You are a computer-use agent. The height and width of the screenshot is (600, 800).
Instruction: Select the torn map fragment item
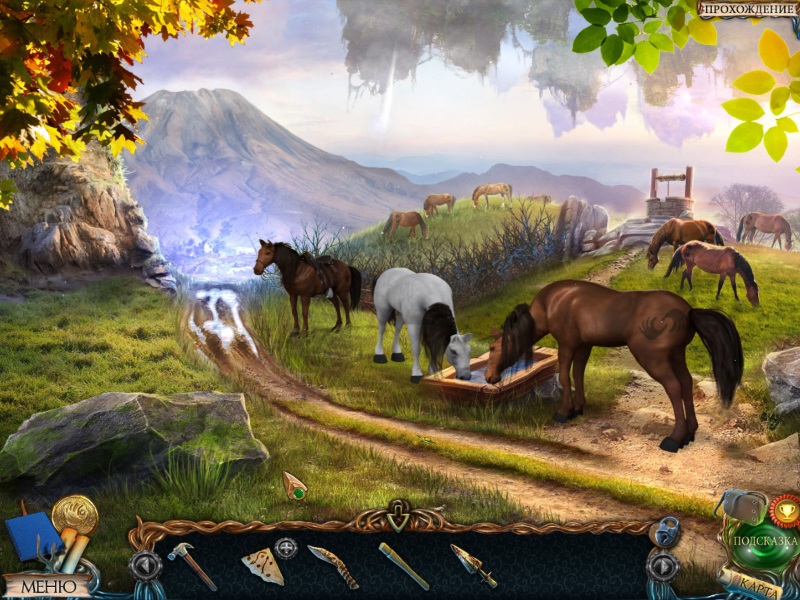(x=262, y=567)
